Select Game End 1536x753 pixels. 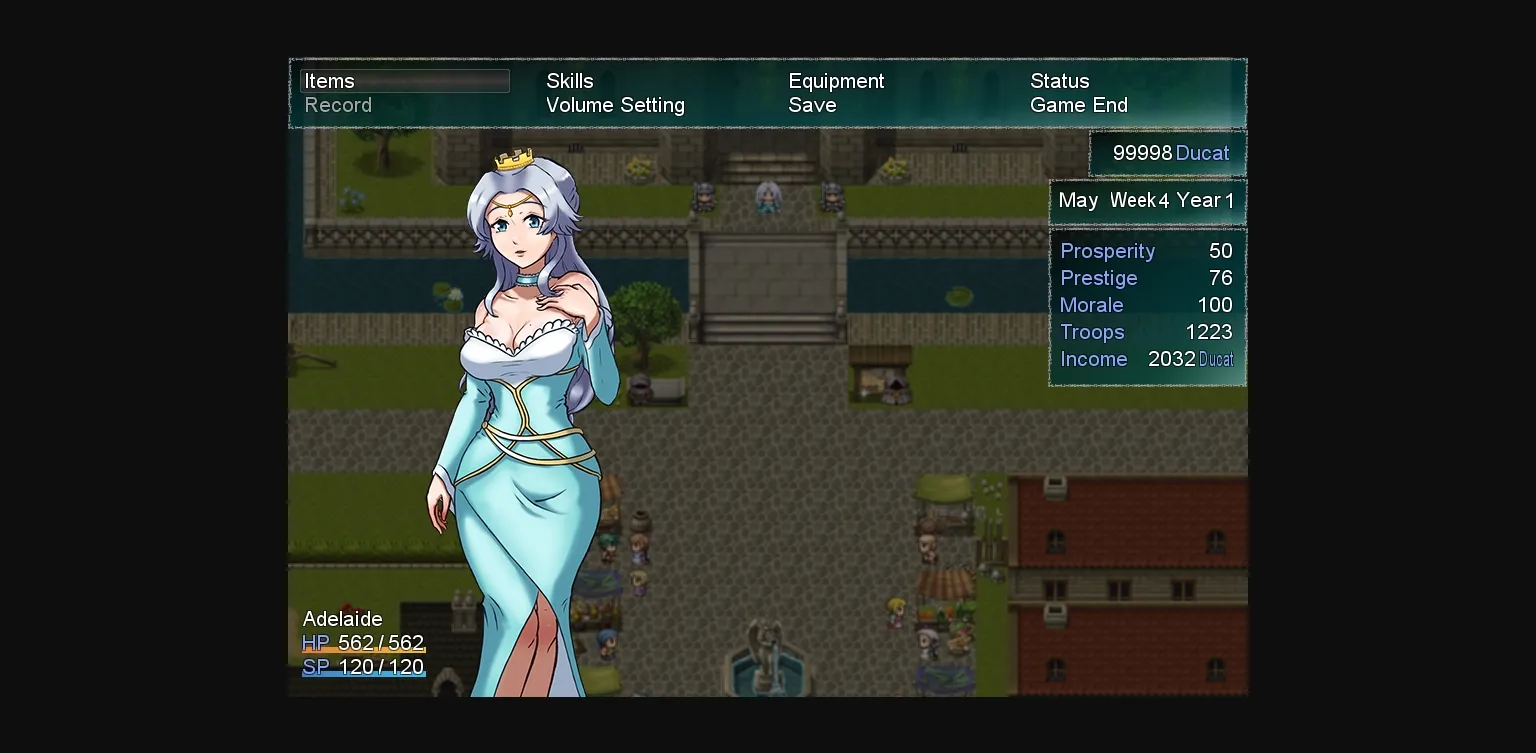tap(1079, 105)
